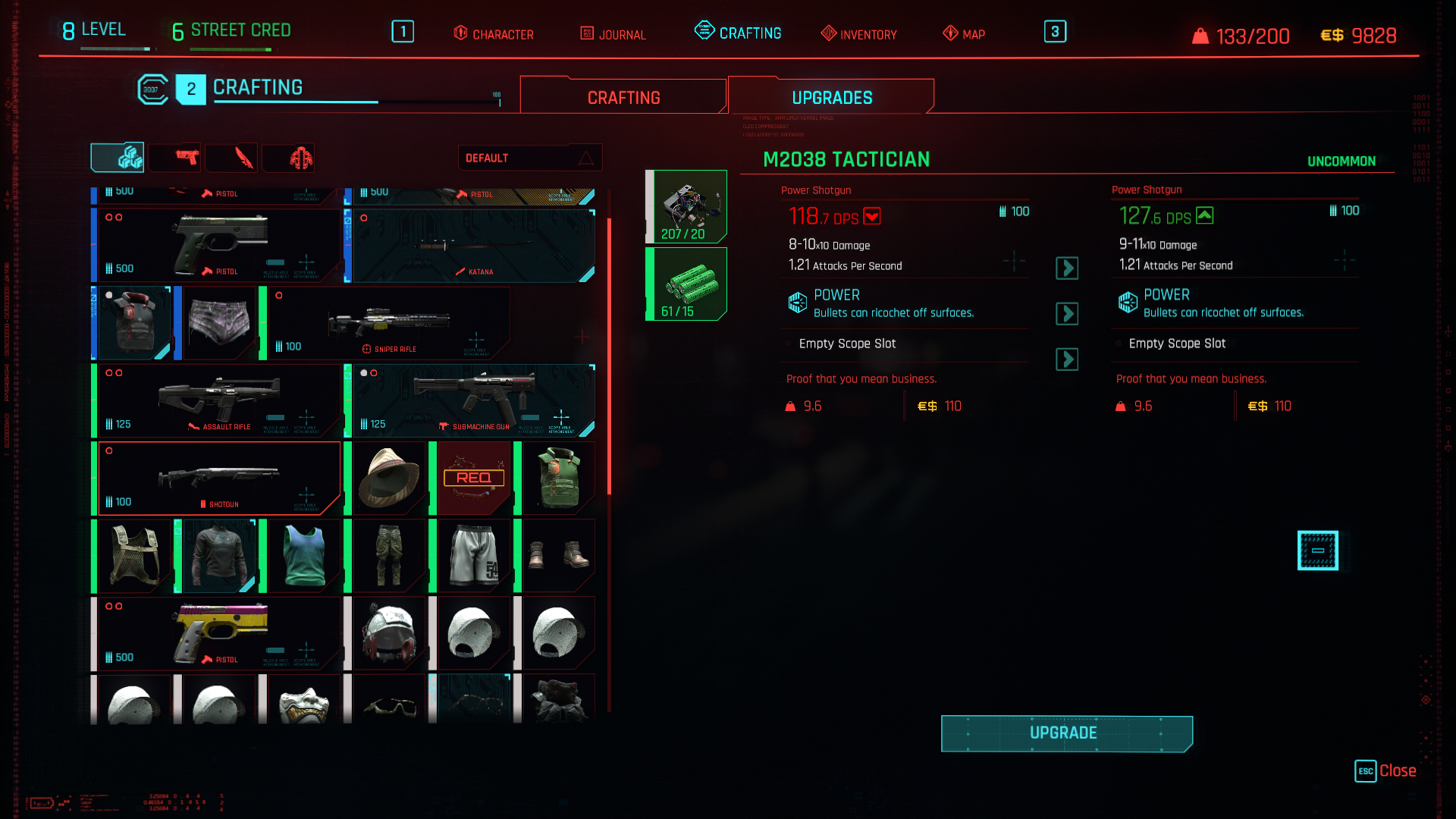Click the DPS decrease indicator arrow beside 118.7
The height and width of the screenshot is (819, 1456).
[872, 216]
